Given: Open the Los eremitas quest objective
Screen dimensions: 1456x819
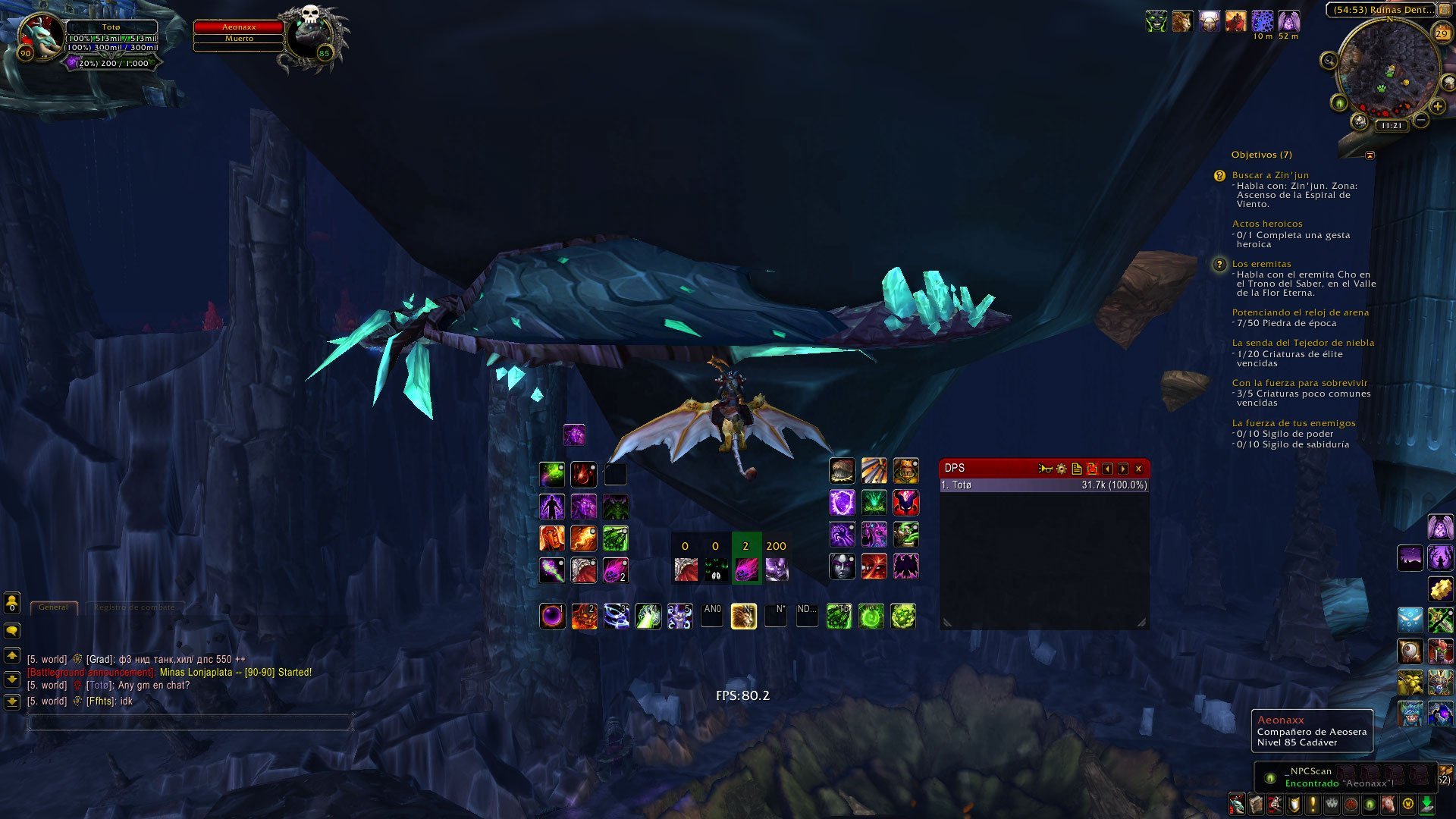Looking at the screenshot, I should point(1261,264).
